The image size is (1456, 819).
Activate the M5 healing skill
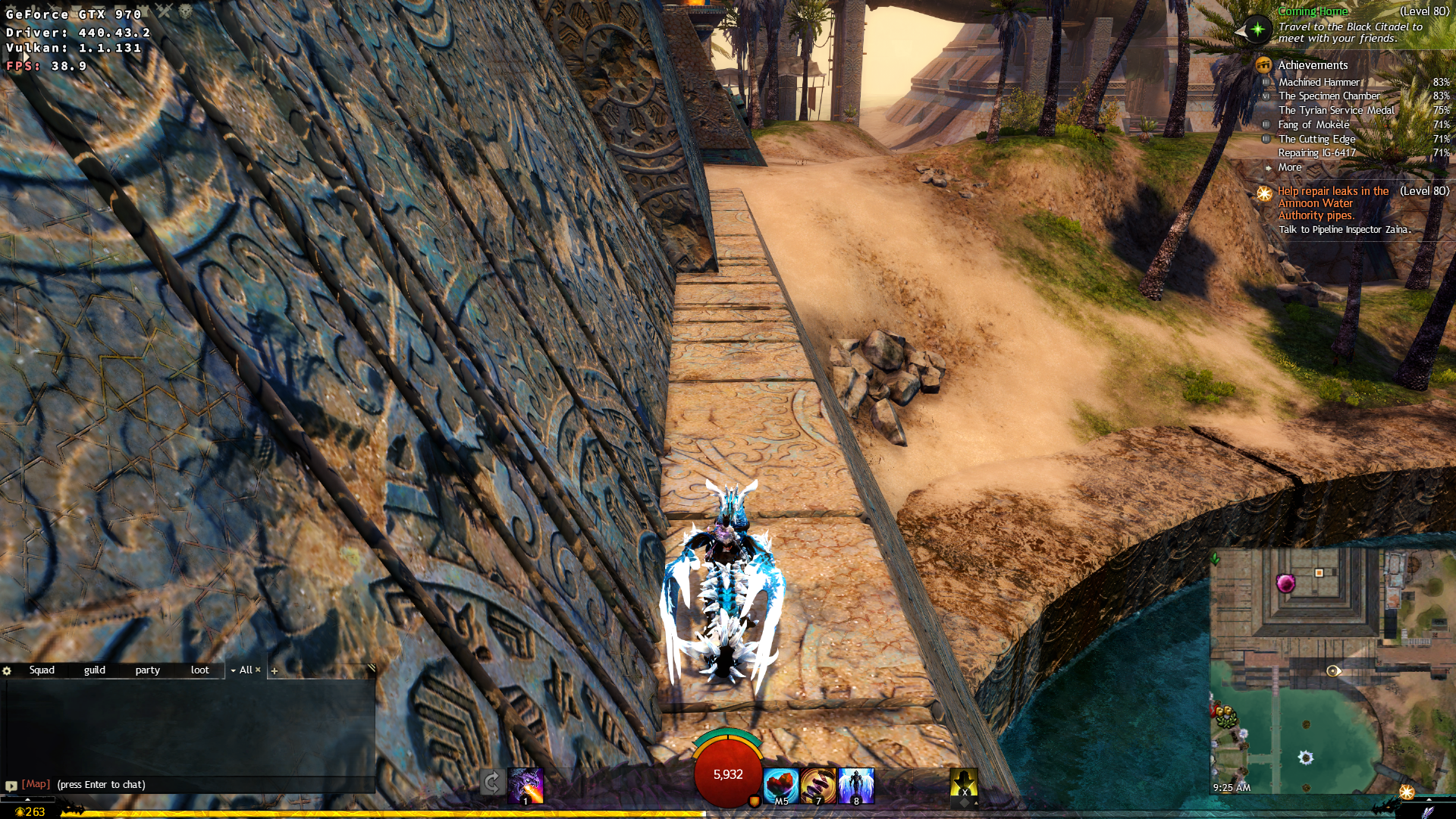[780, 785]
